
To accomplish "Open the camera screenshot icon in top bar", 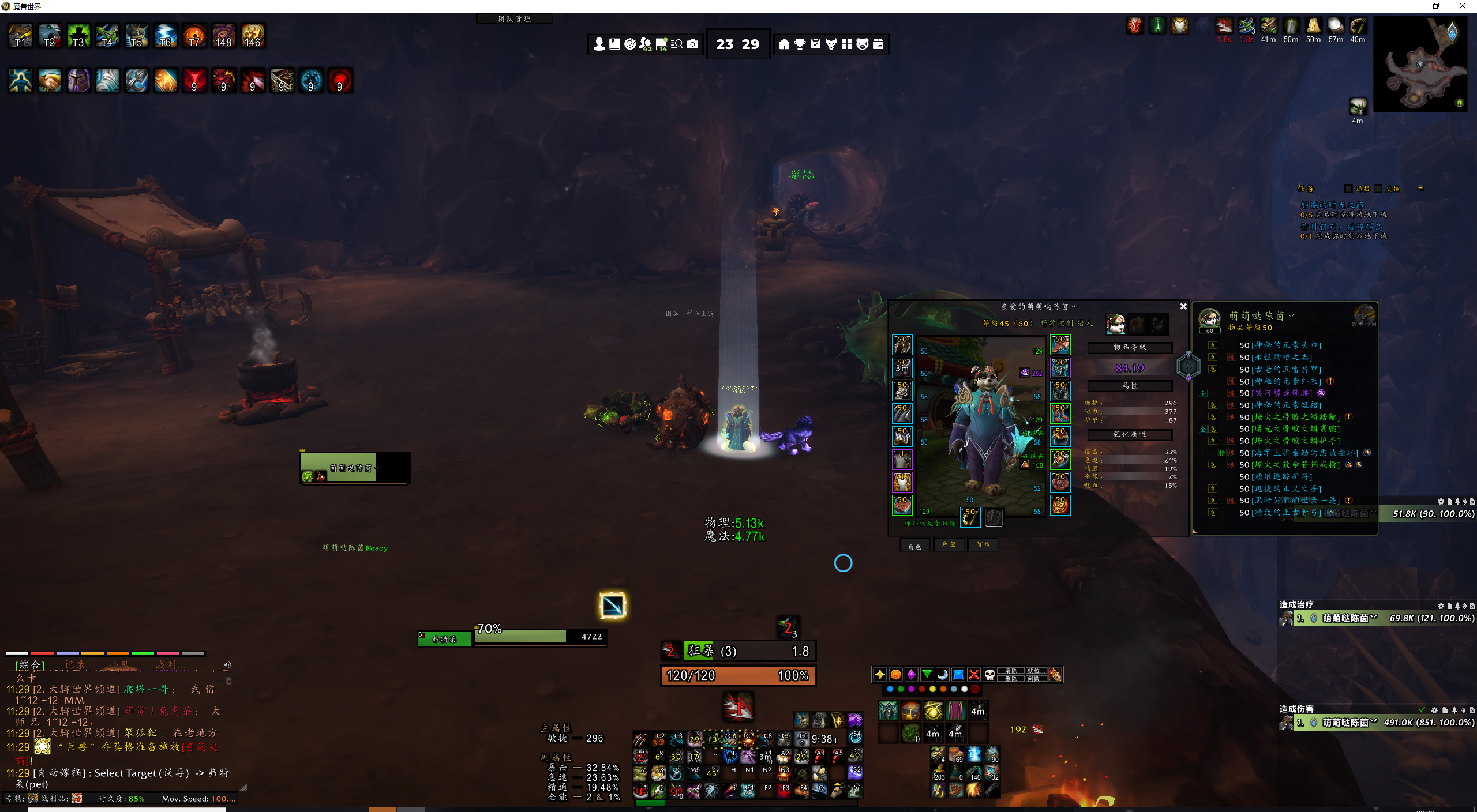I will coord(693,44).
